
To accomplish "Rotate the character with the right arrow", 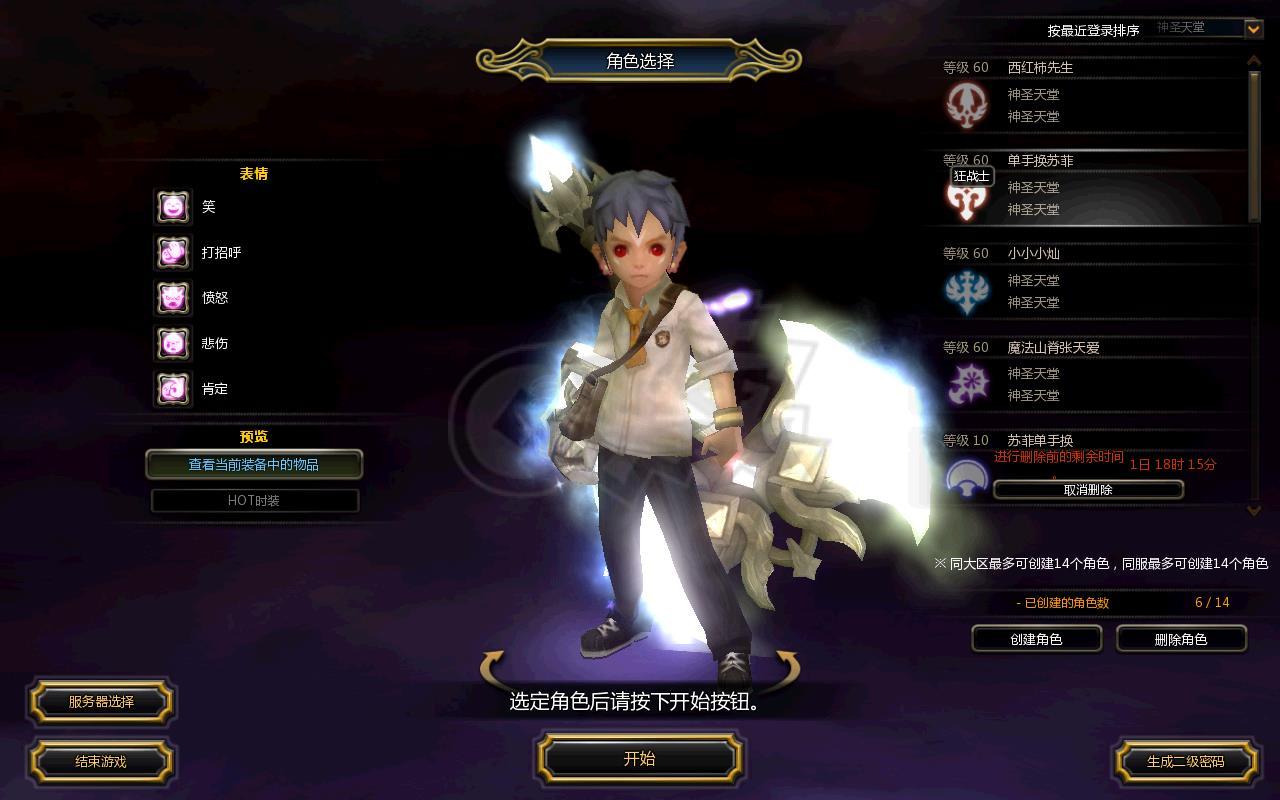I will [x=786, y=667].
